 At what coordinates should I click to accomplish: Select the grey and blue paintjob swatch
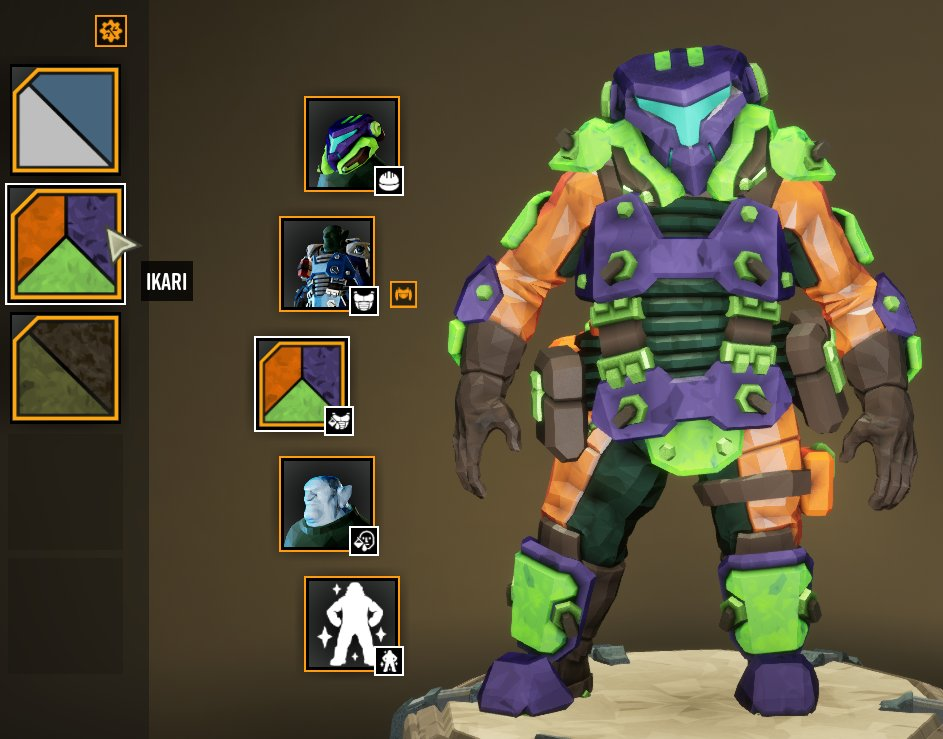(x=66, y=119)
